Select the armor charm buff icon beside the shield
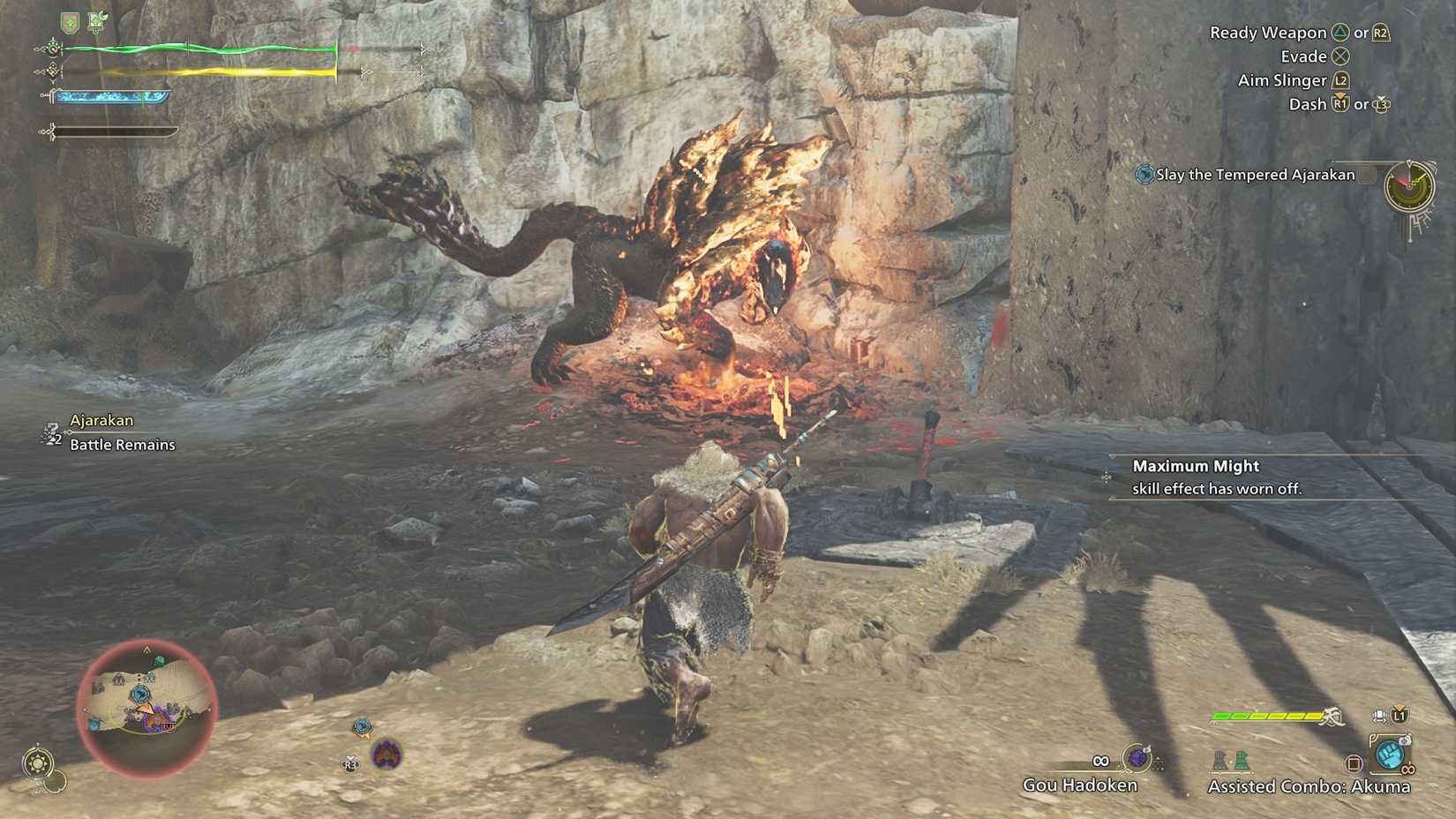Viewport: 1456px width, 819px height. 96,21
